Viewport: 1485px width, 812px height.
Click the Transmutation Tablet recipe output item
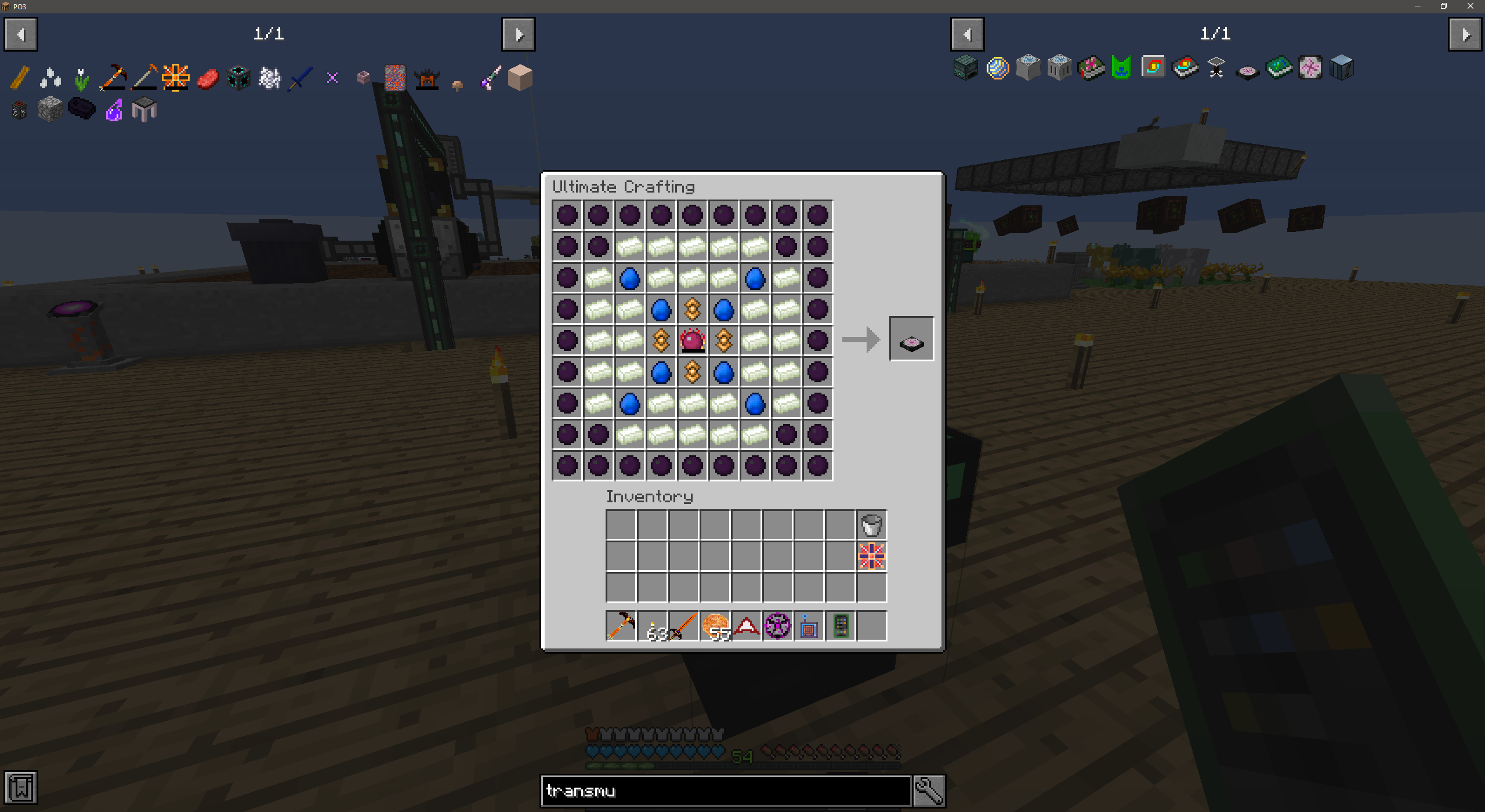tap(911, 339)
